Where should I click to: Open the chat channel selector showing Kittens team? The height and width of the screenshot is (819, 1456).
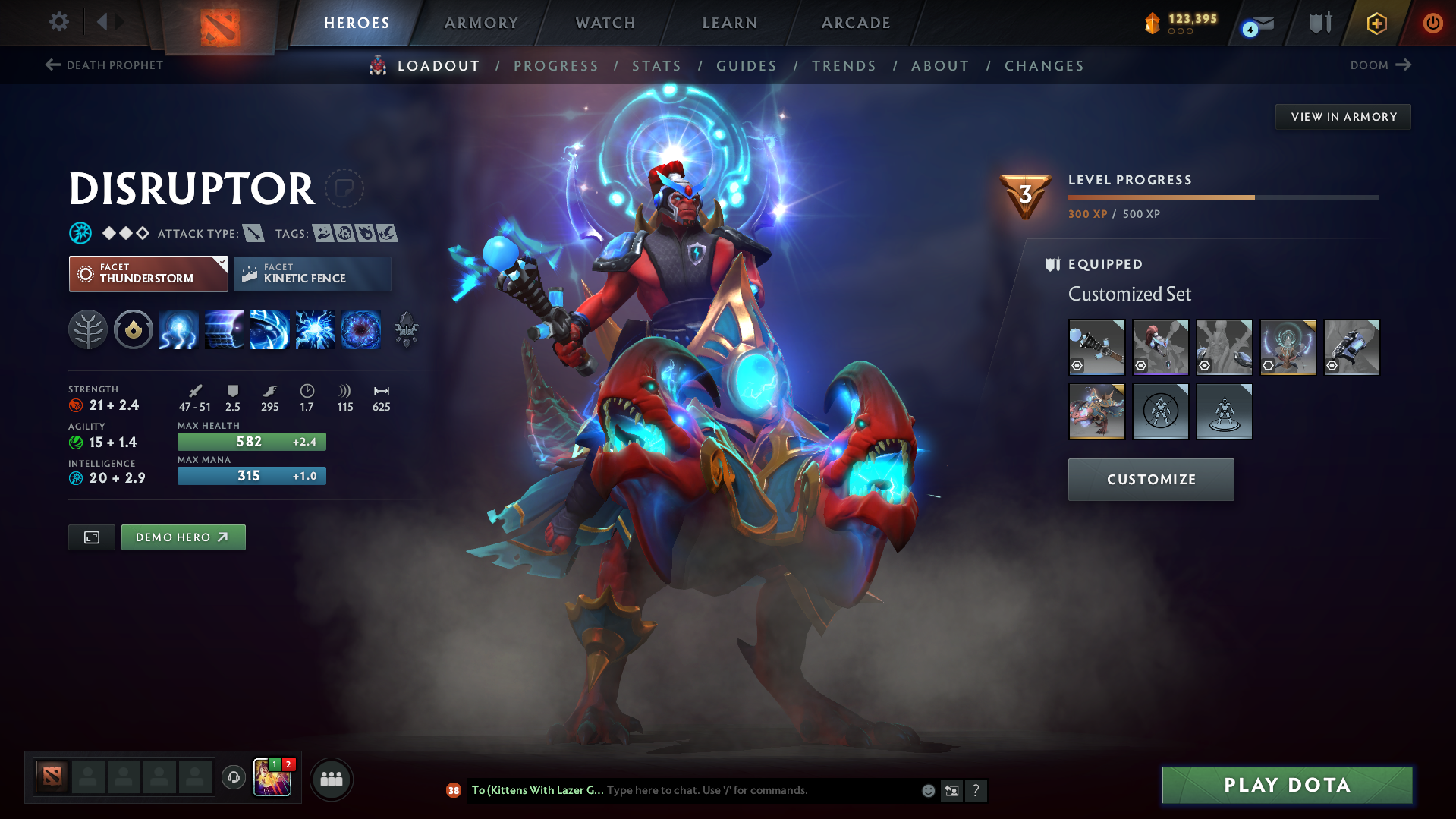pyautogui.click(x=536, y=789)
